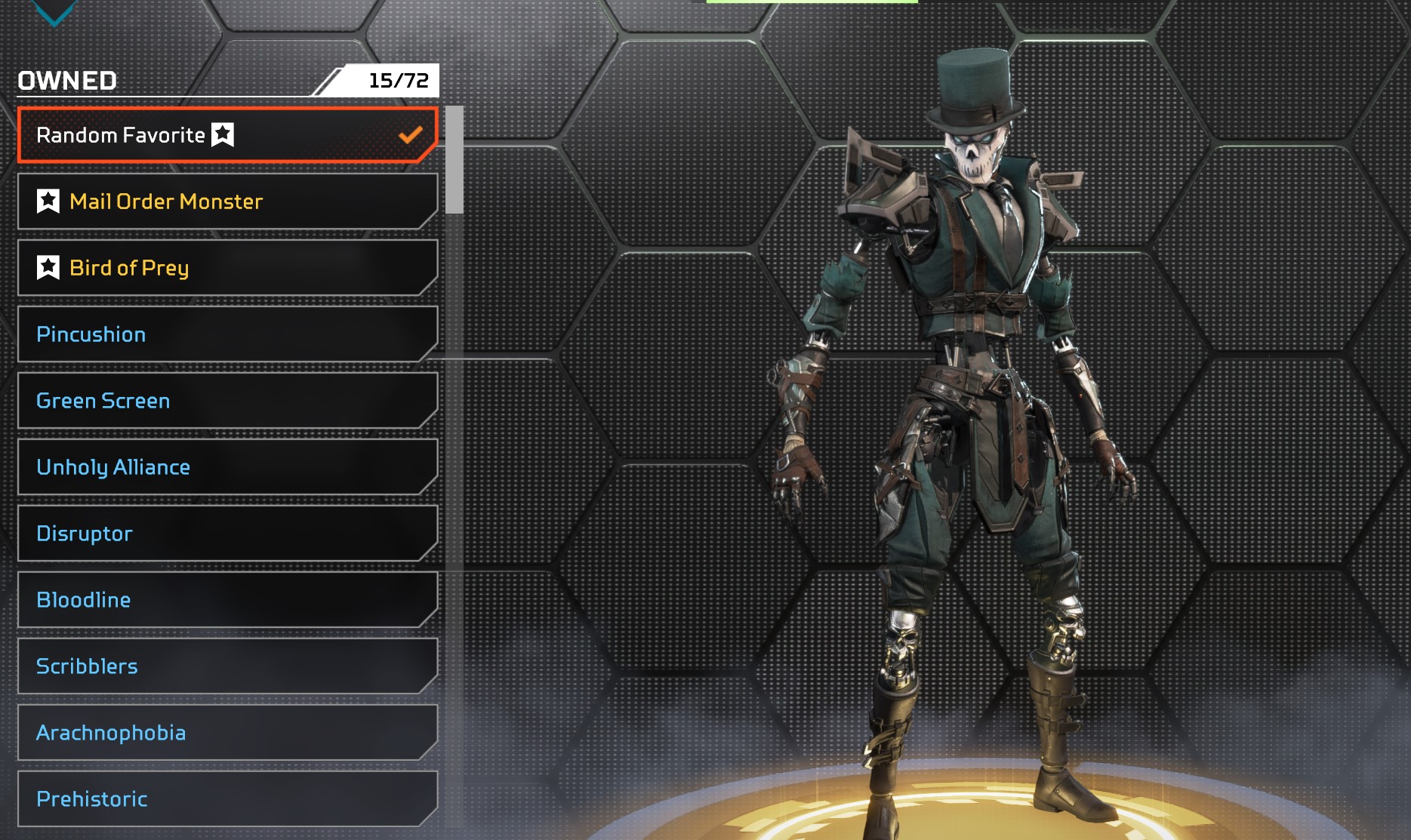Pick the Green Screen skin
This screenshot has width=1411, height=840.
[x=226, y=401]
